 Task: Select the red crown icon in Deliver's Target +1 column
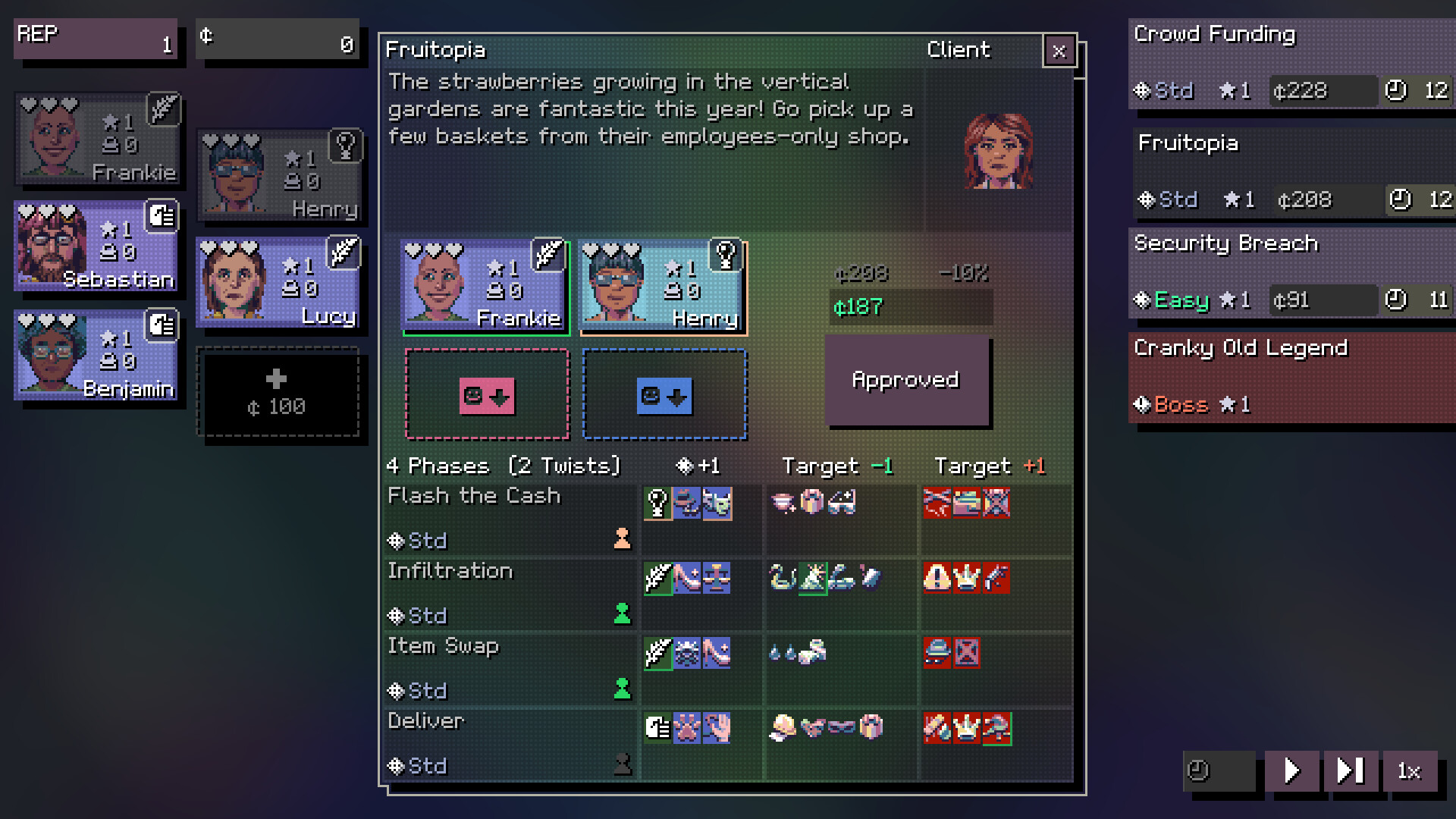(965, 728)
